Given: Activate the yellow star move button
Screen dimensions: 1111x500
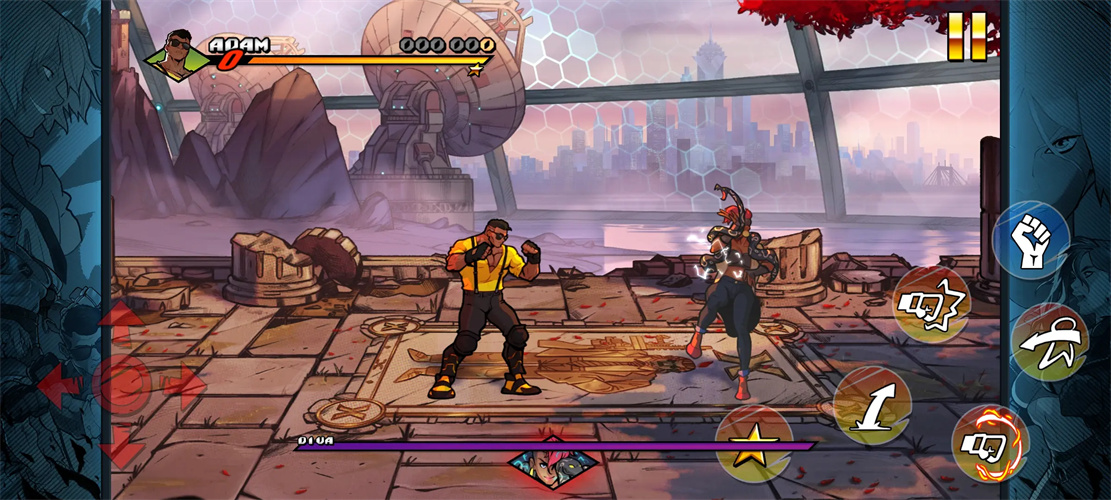Looking at the screenshot, I should click(753, 445).
